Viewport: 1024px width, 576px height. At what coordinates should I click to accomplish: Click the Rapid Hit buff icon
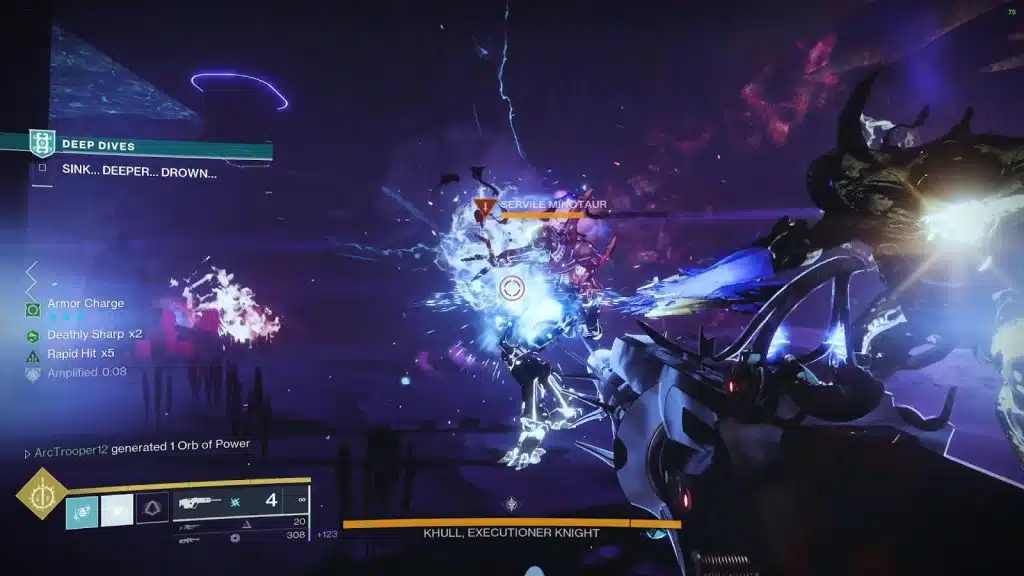[x=32, y=354]
